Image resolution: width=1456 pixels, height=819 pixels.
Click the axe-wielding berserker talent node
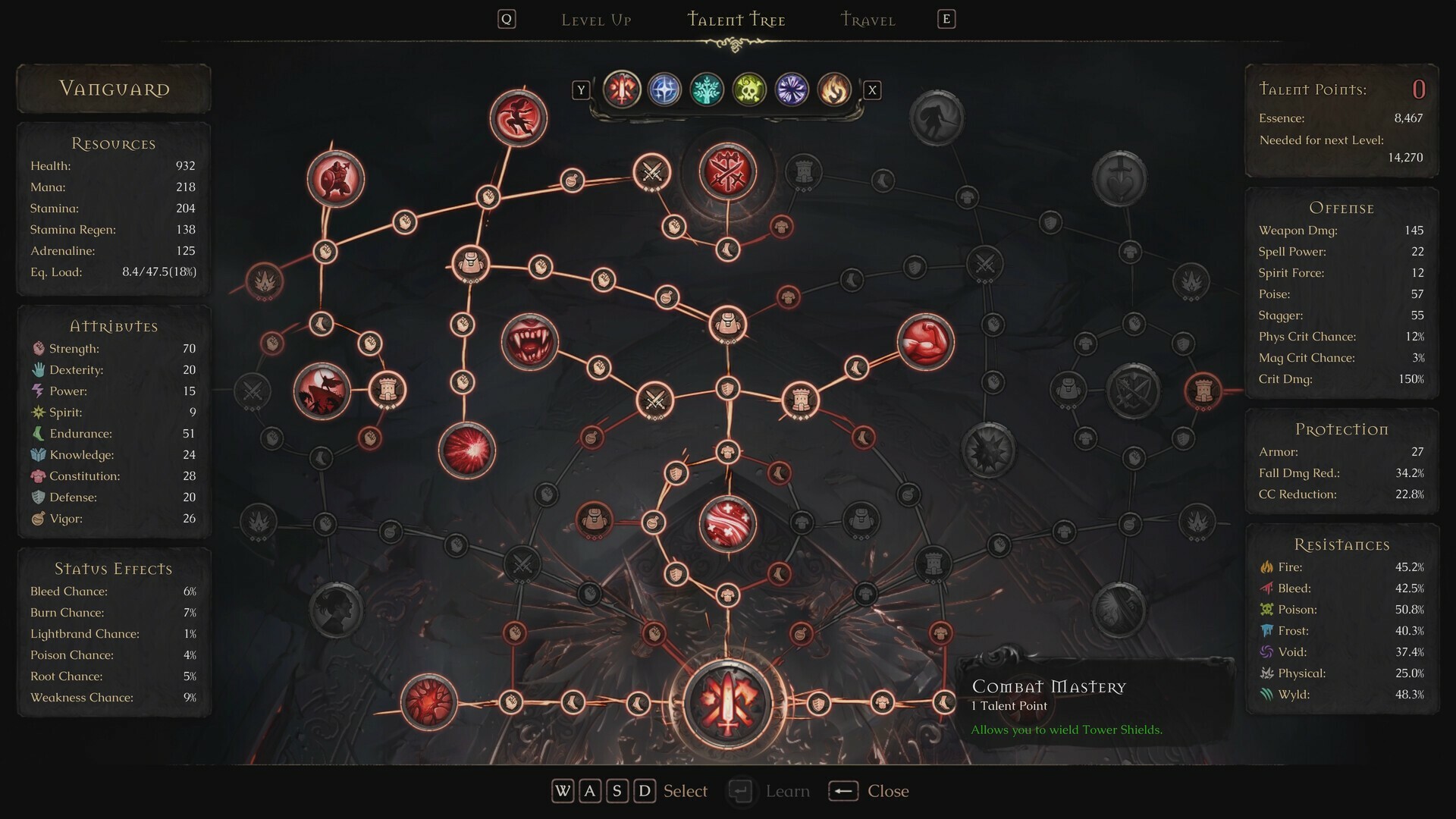point(336,180)
